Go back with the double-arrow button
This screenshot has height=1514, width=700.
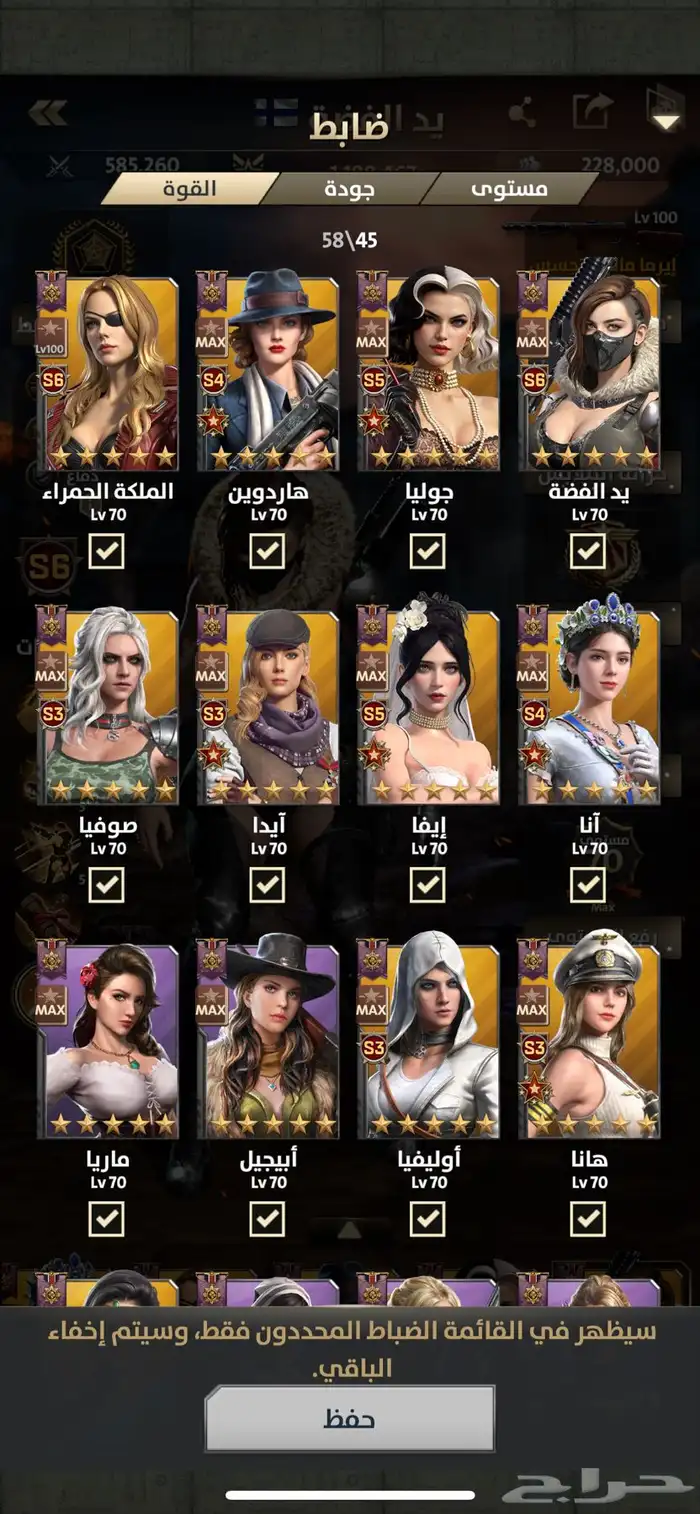(47, 112)
